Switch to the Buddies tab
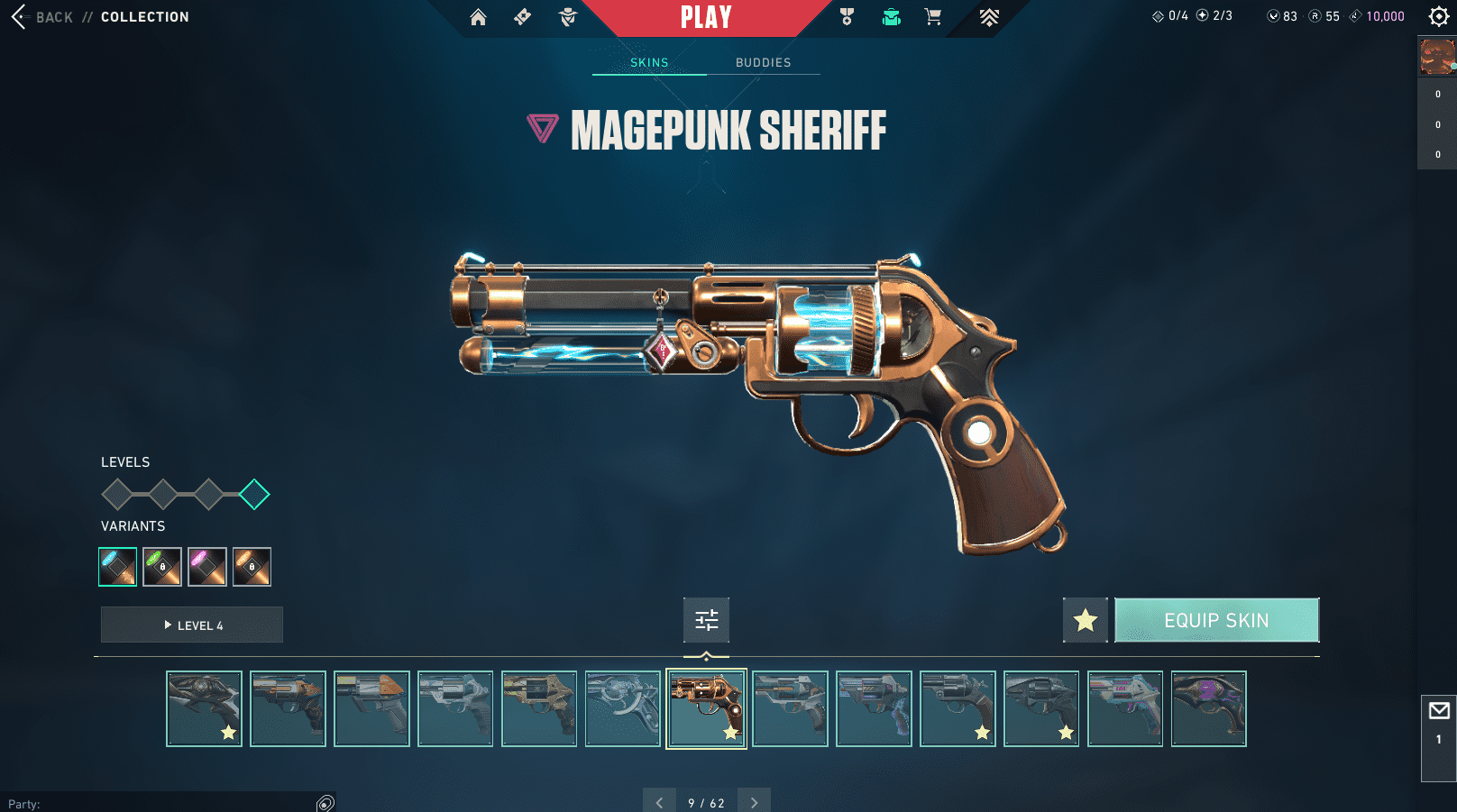1457x812 pixels. pos(763,62)
